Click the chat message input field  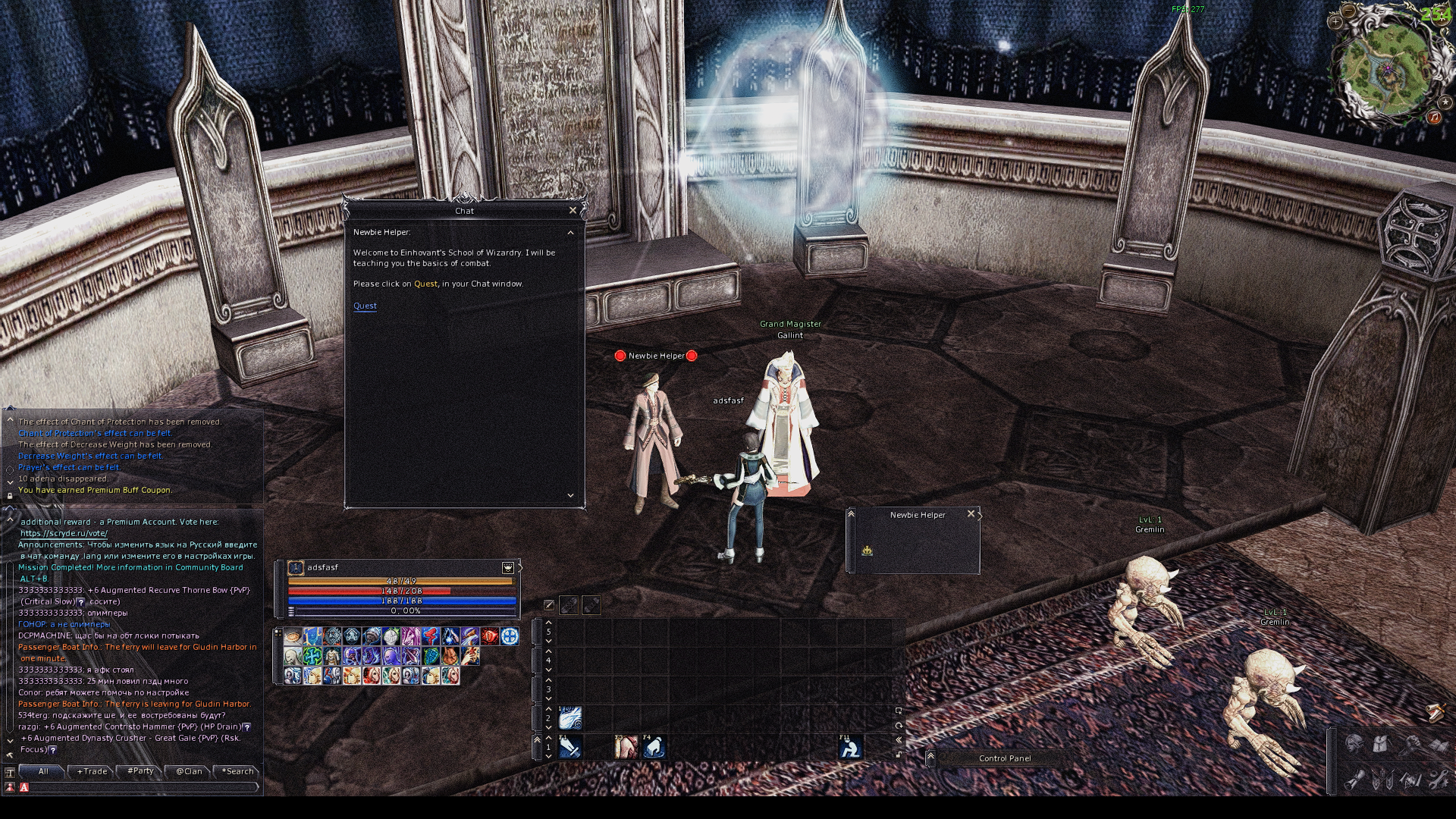[140, 788]
